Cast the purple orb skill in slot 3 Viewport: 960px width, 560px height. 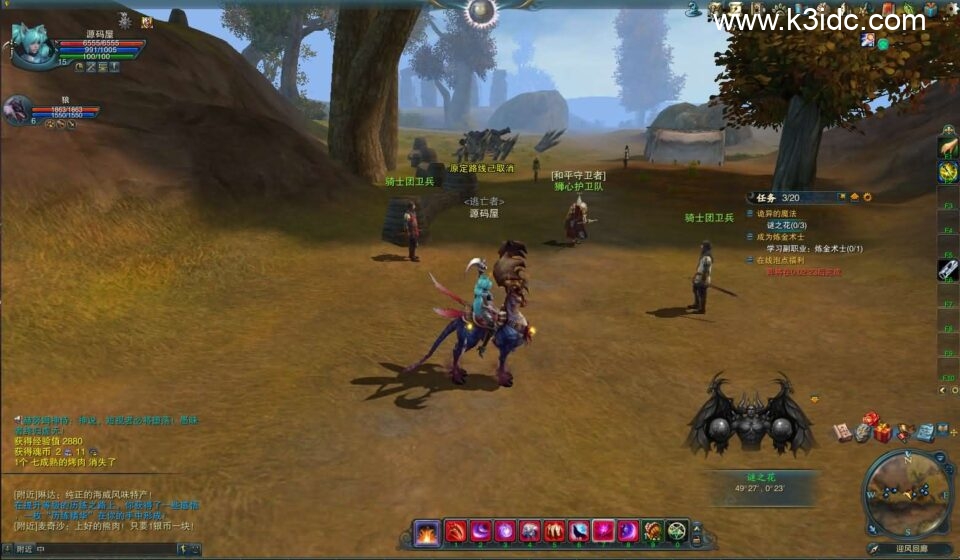(505, 532)
